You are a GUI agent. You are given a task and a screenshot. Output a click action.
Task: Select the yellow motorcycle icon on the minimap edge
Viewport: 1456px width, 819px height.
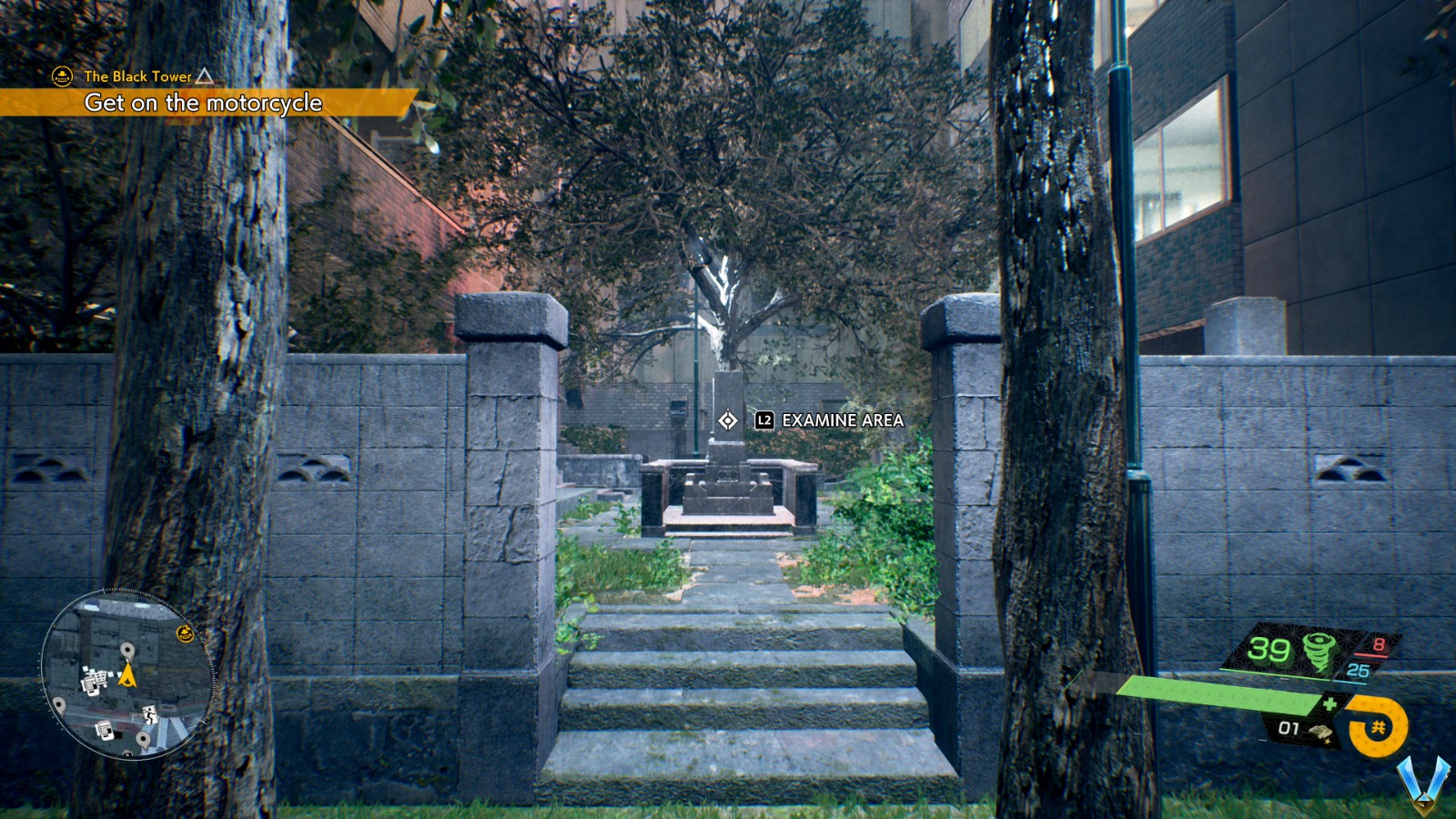185,632
